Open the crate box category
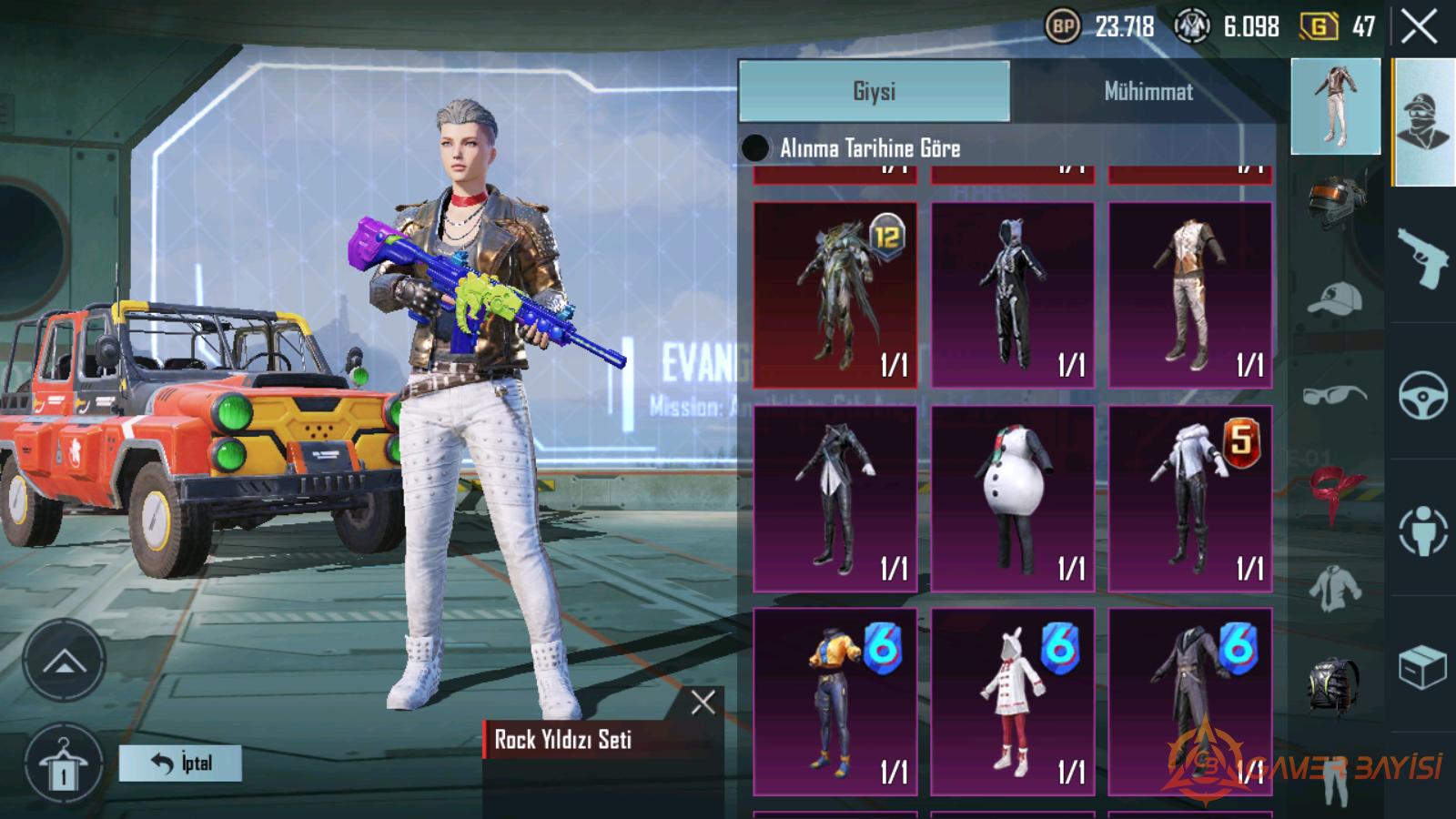The width and height of the screenshot is (1456, 819). (x=1422, y=669)
